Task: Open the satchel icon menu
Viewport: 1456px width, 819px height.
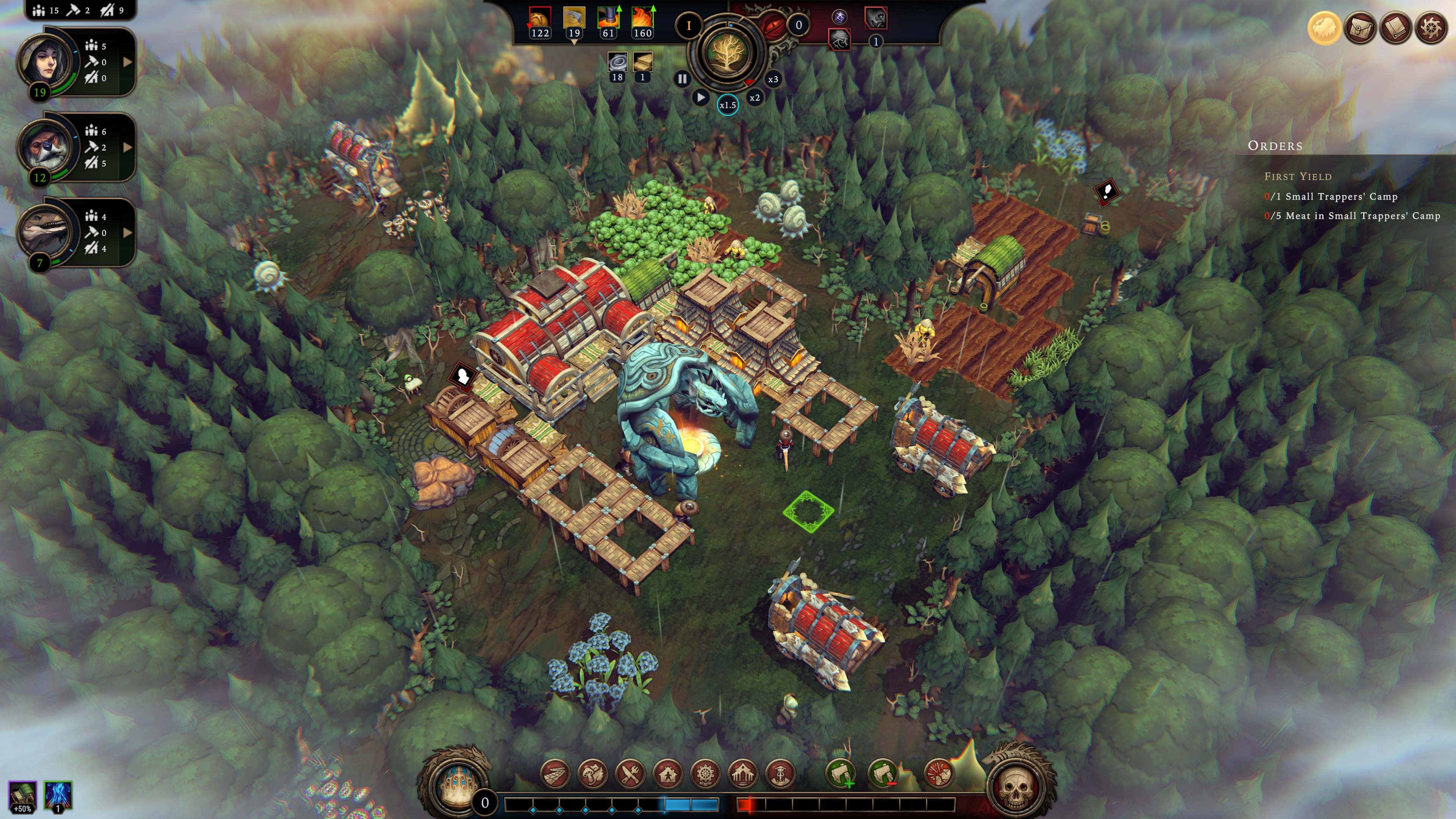Action: click(1360, 28)
